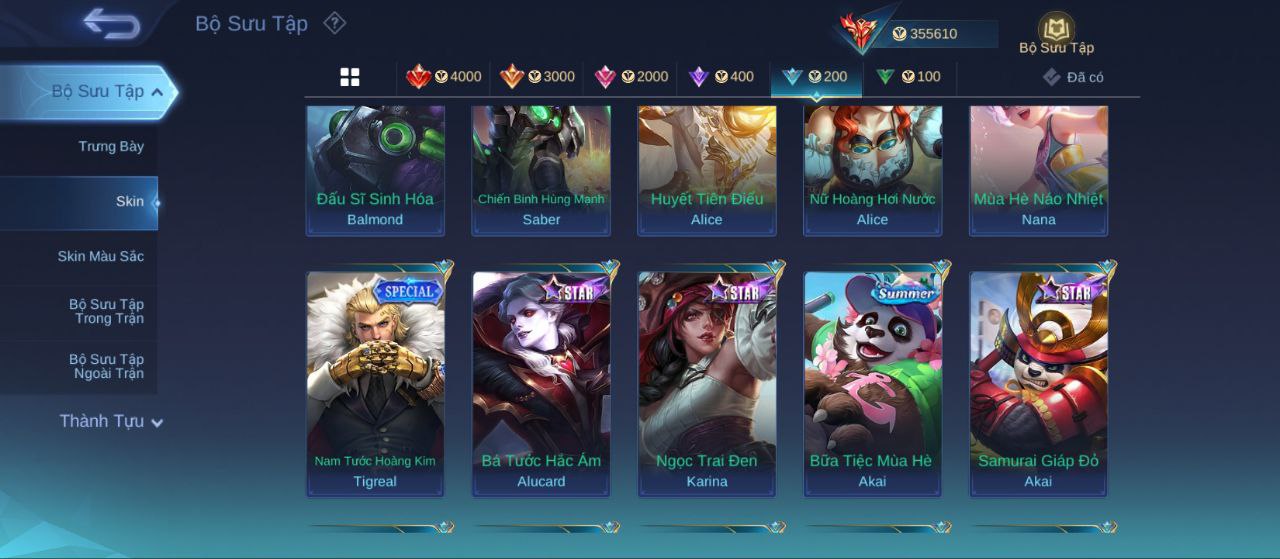Select Skin Màu Sắc in sidebar
Image resolution: width=1280 pixels, height=559 pixels.
100,257
